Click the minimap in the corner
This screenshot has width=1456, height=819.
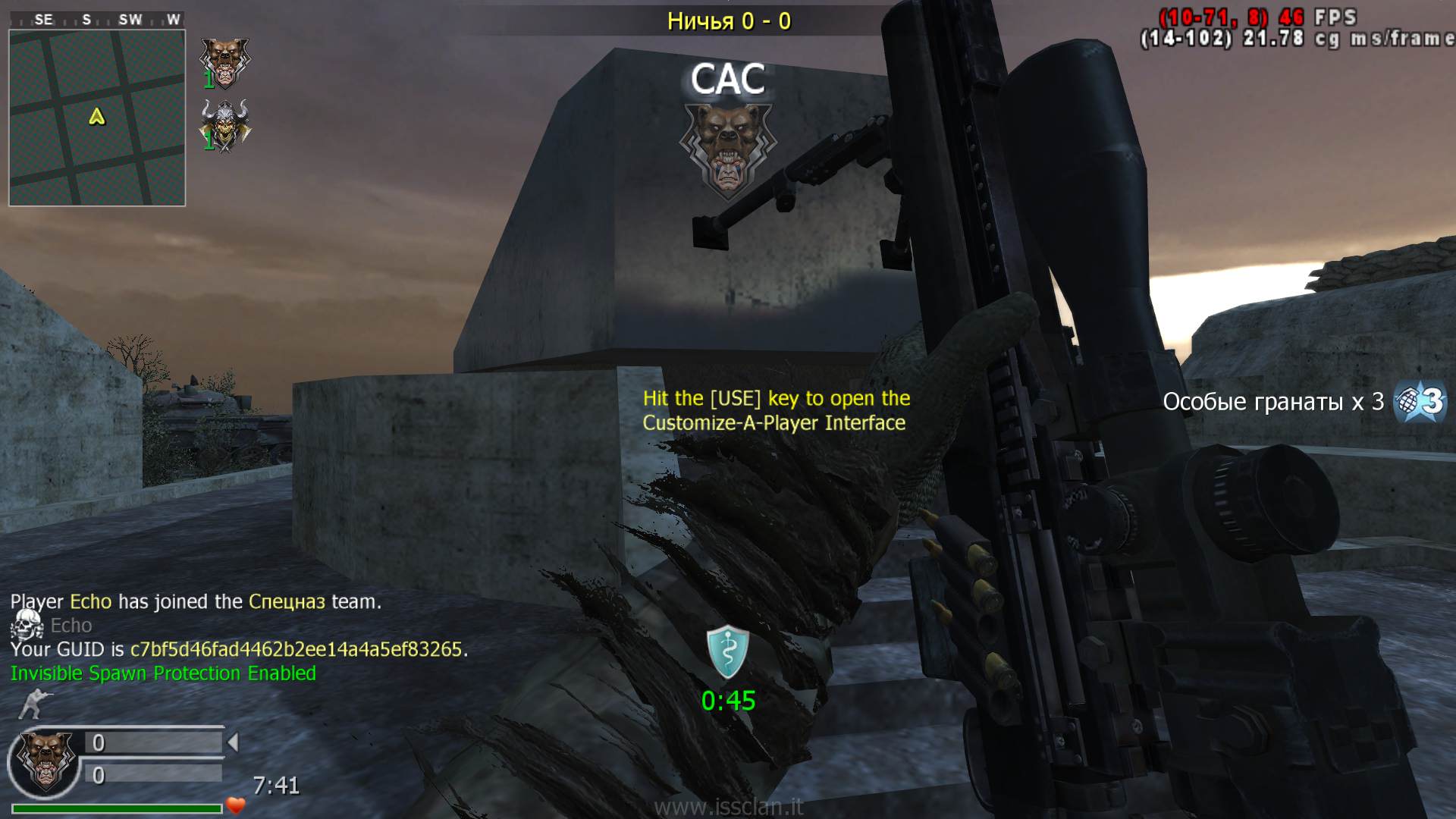[x=97, y=118]
